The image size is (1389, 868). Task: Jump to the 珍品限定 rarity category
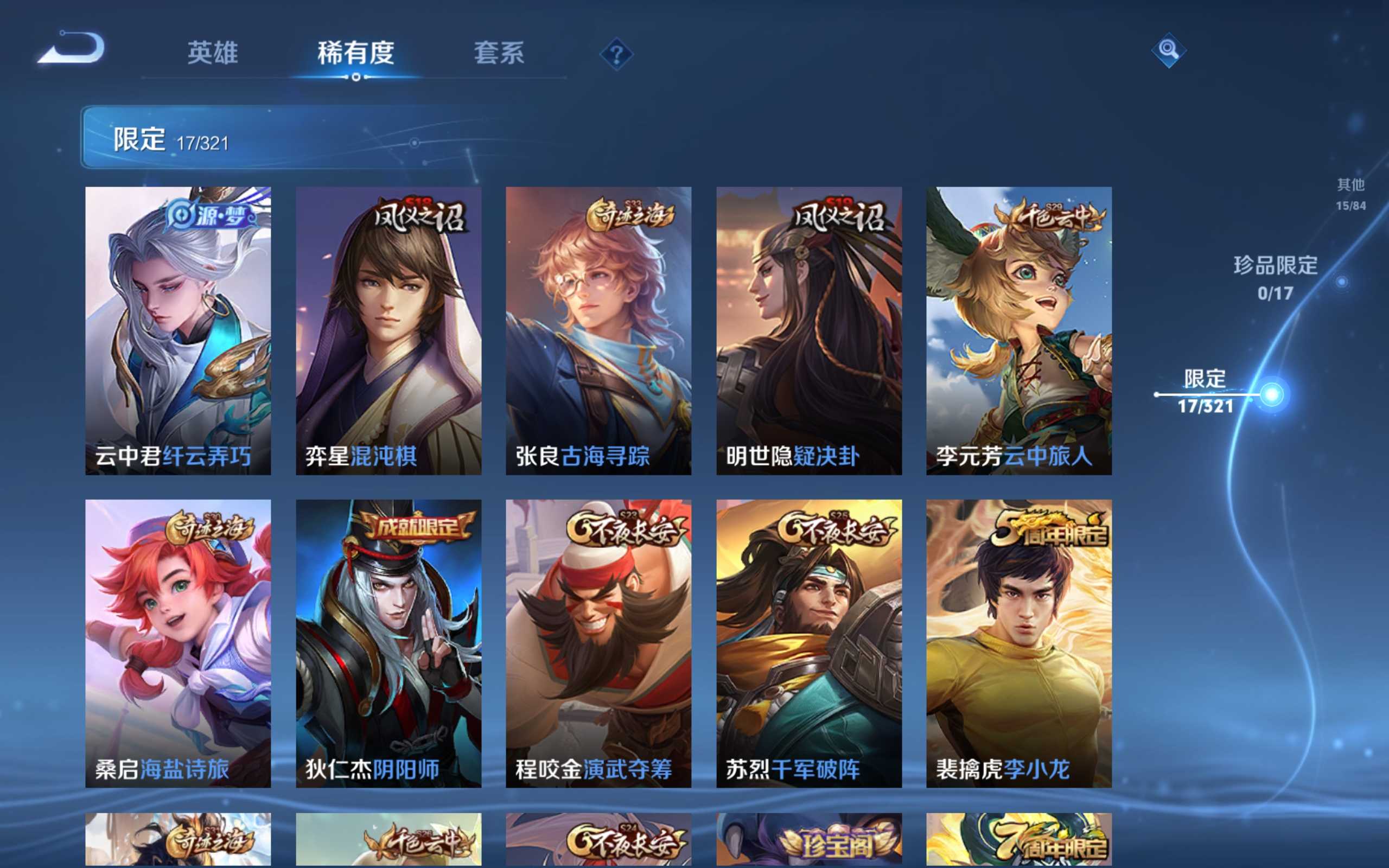(x=1276, y=277)
